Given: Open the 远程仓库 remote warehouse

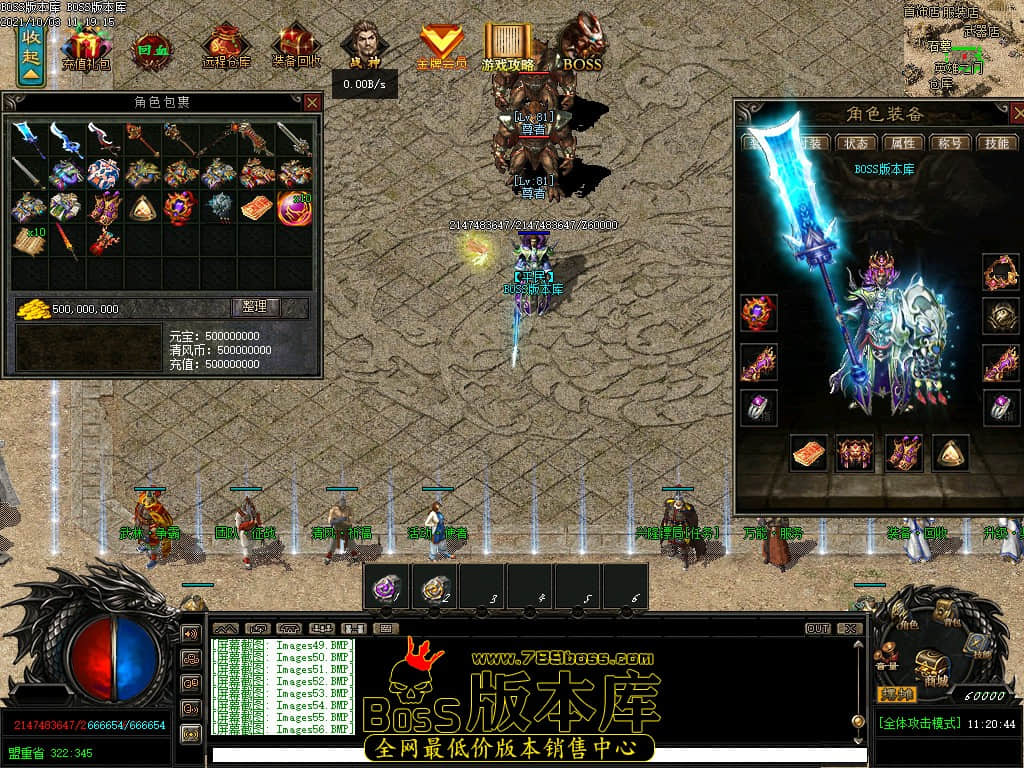Looking at the screenshot, I should pyautogui.click(x=226, y=46).
